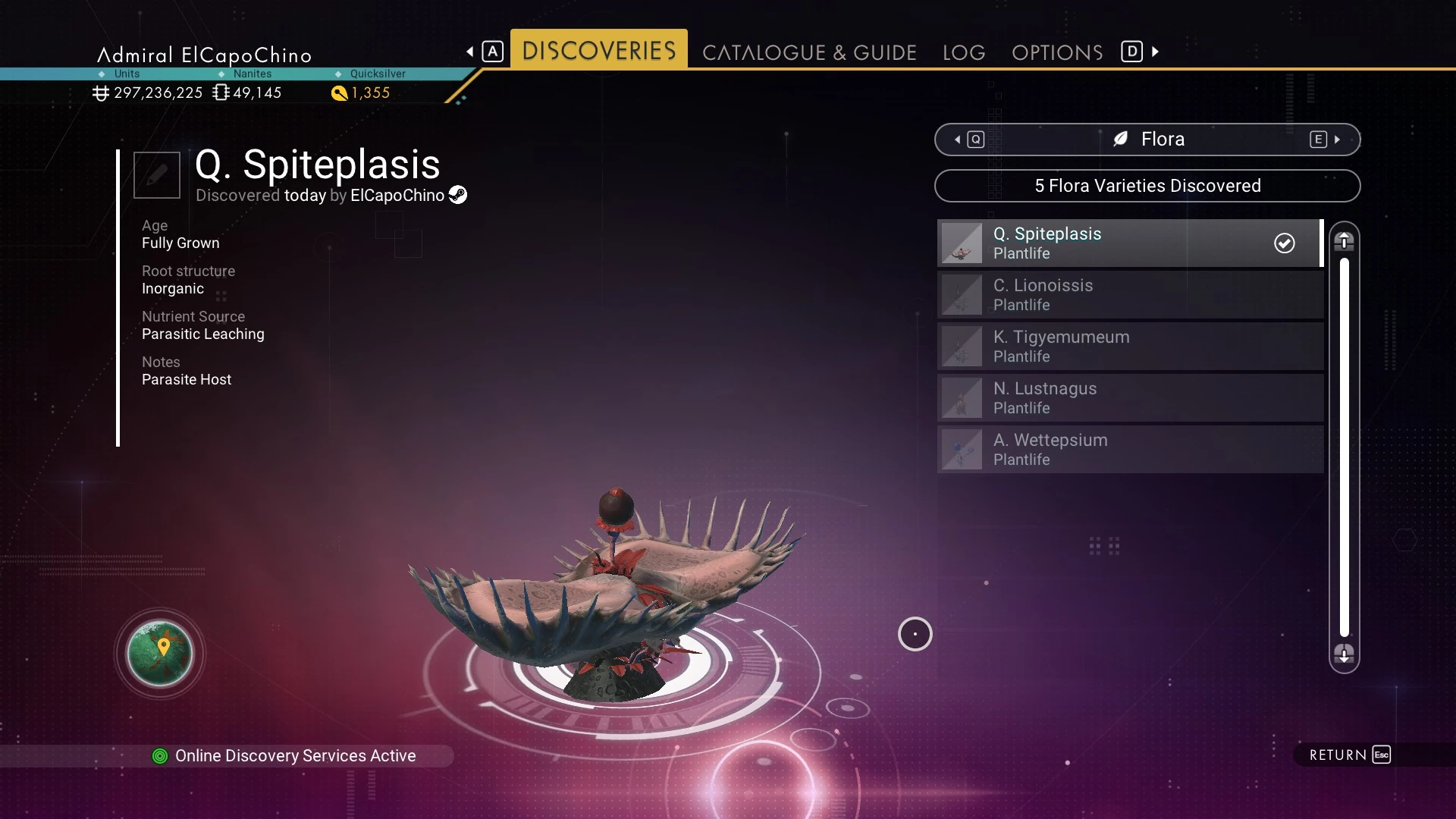
Task: Open the Catalogue & Guide tab
Action: pos(809,52)
